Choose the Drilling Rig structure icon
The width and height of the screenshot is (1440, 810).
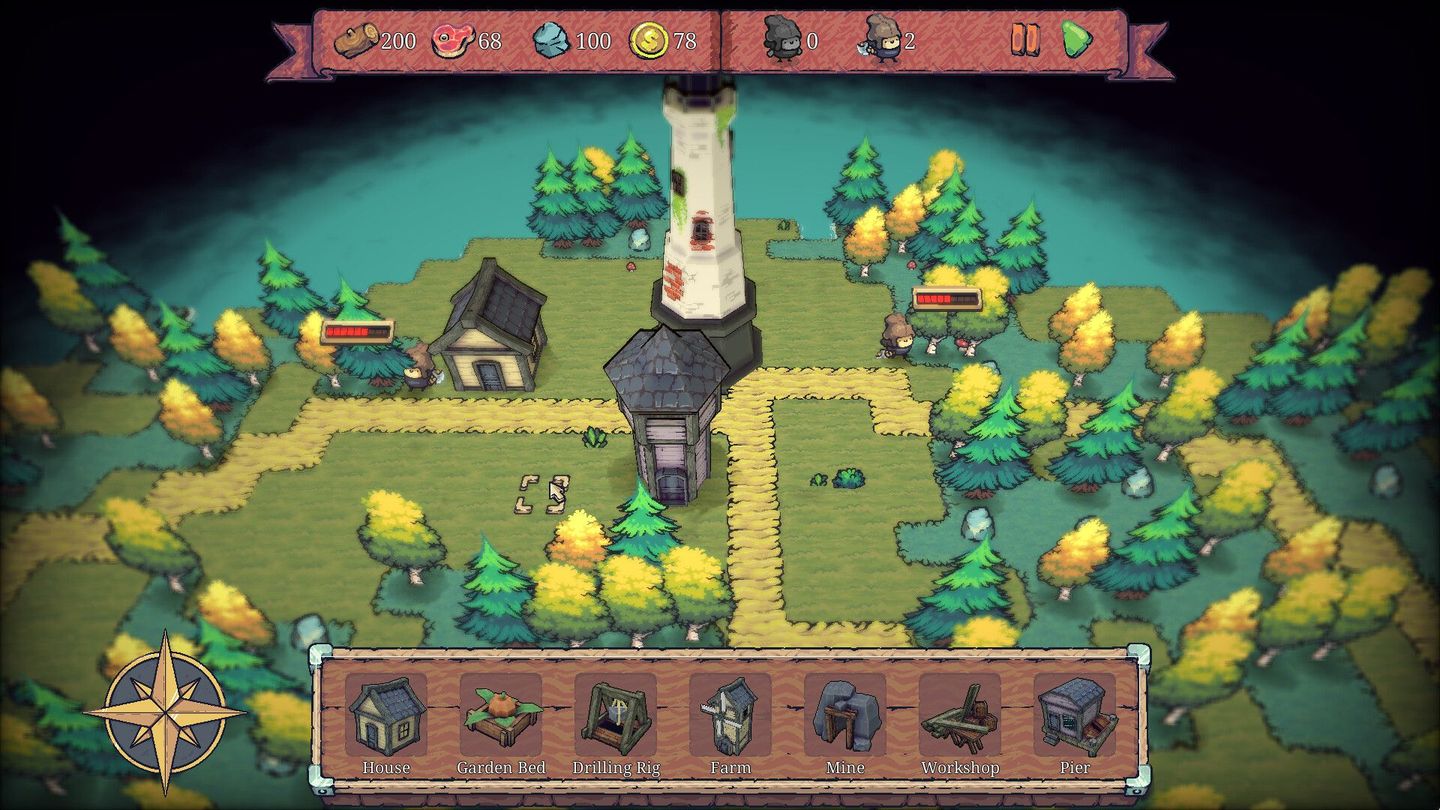616,713
